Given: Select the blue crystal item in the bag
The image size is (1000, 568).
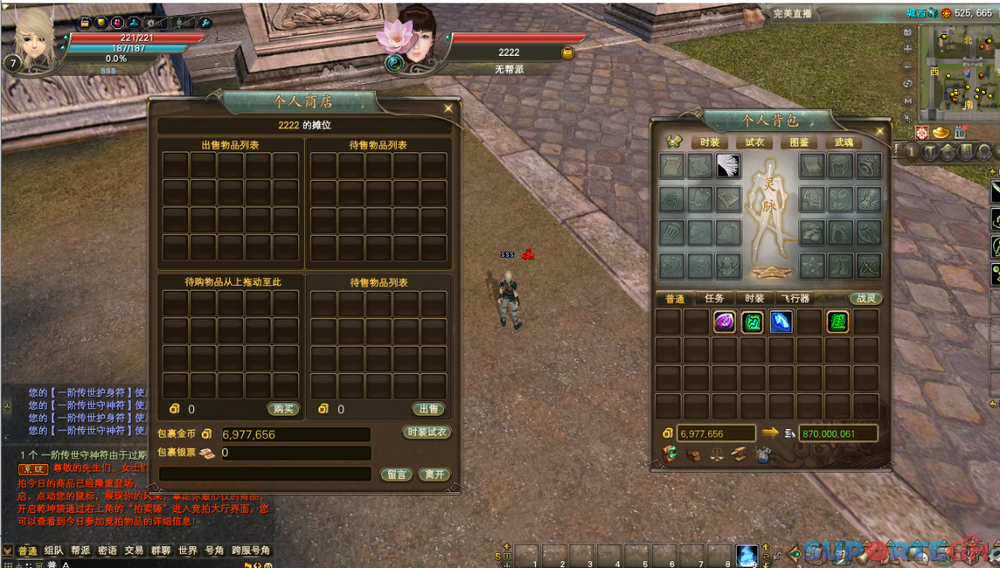Looking at the screenshot, I should [781, 322].
